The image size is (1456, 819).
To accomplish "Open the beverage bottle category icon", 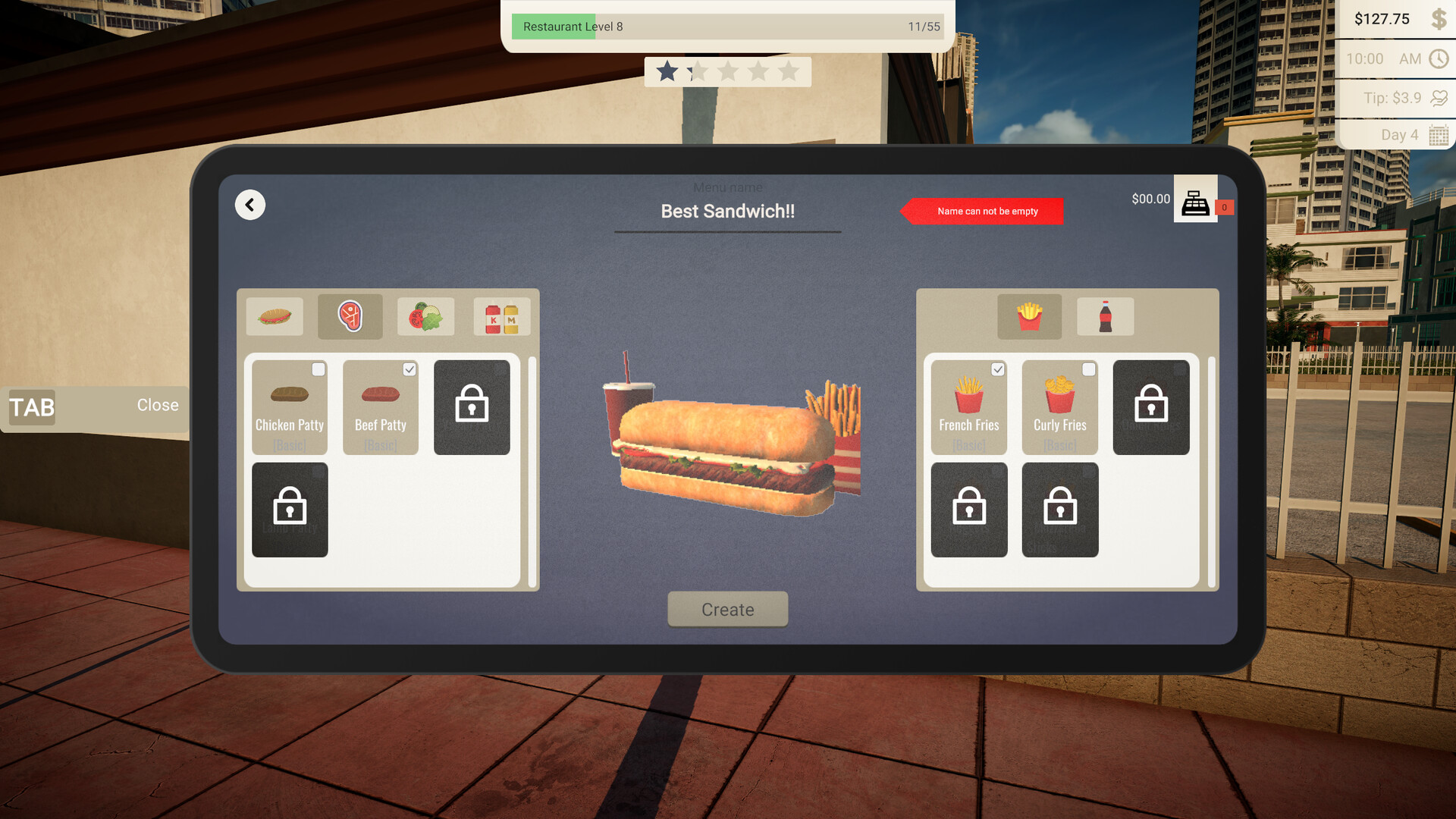I will 1105,316.
